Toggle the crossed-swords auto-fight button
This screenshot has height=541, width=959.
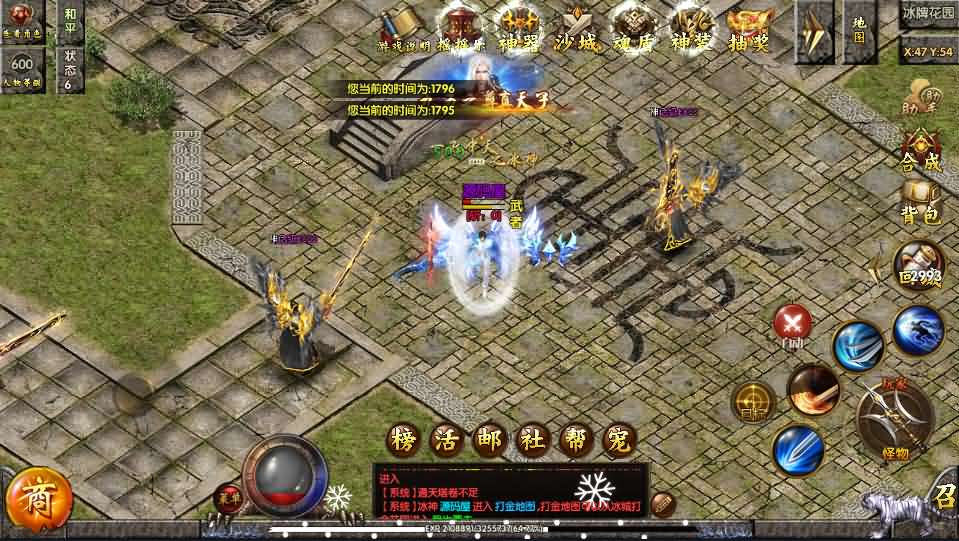tap(793, 323)
